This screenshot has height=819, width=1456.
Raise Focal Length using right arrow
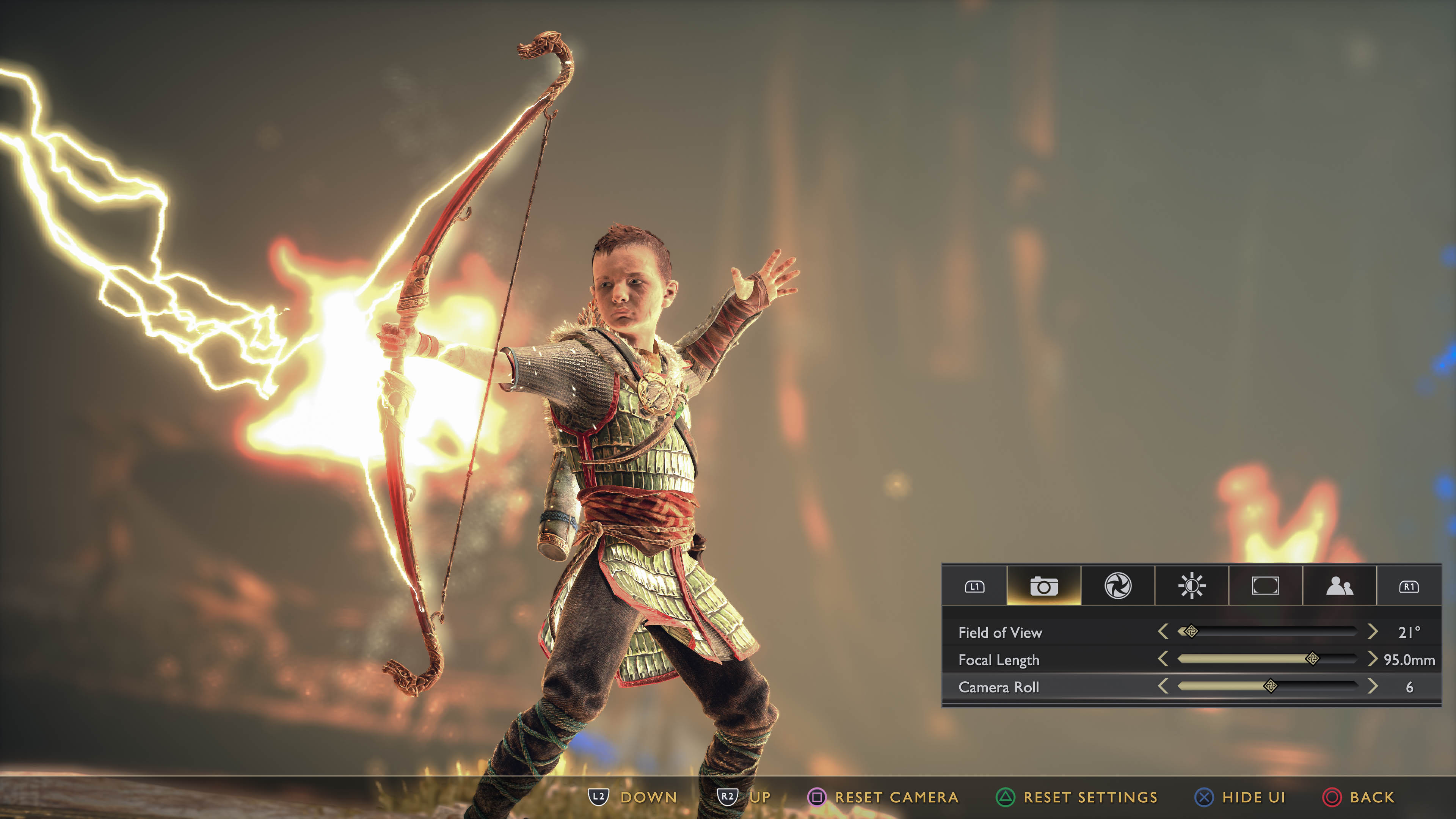pyautogui.click(x=1372, y=659)
